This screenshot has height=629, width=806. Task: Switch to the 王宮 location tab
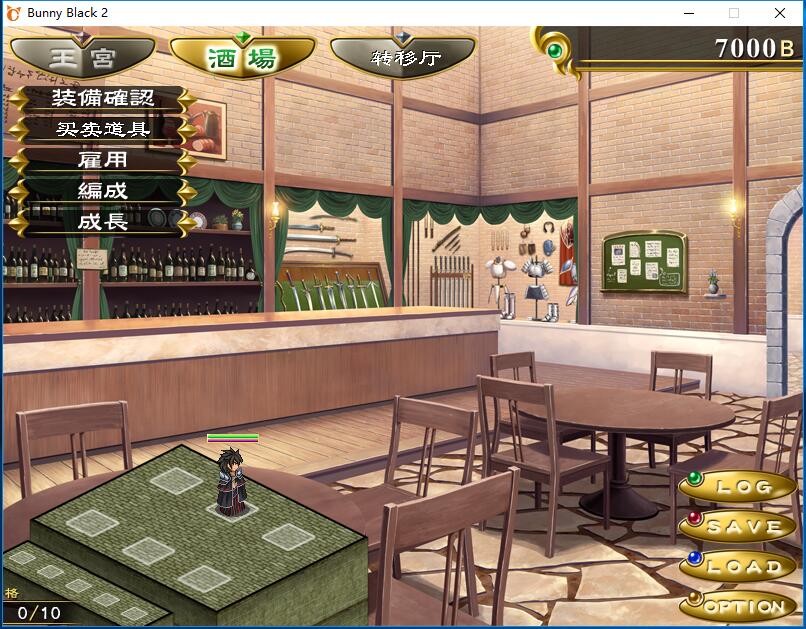click(83, 55)
